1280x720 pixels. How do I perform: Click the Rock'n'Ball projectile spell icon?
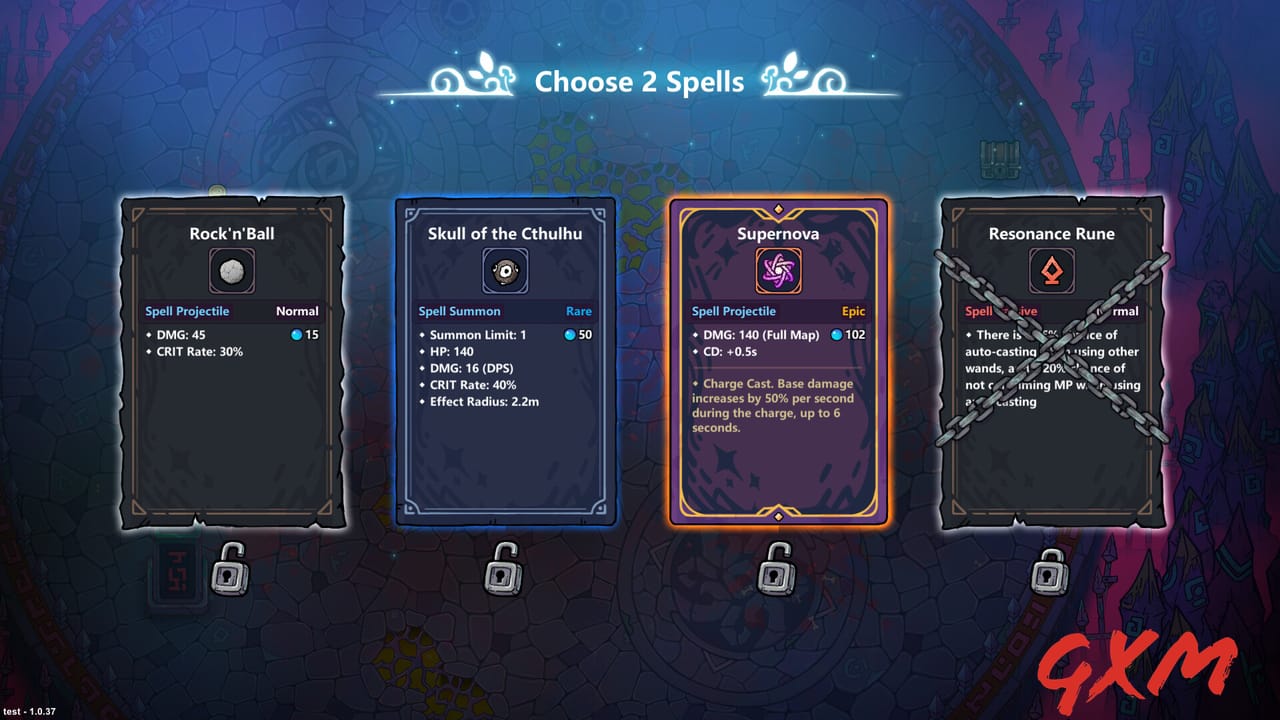[x=232, y=268]
